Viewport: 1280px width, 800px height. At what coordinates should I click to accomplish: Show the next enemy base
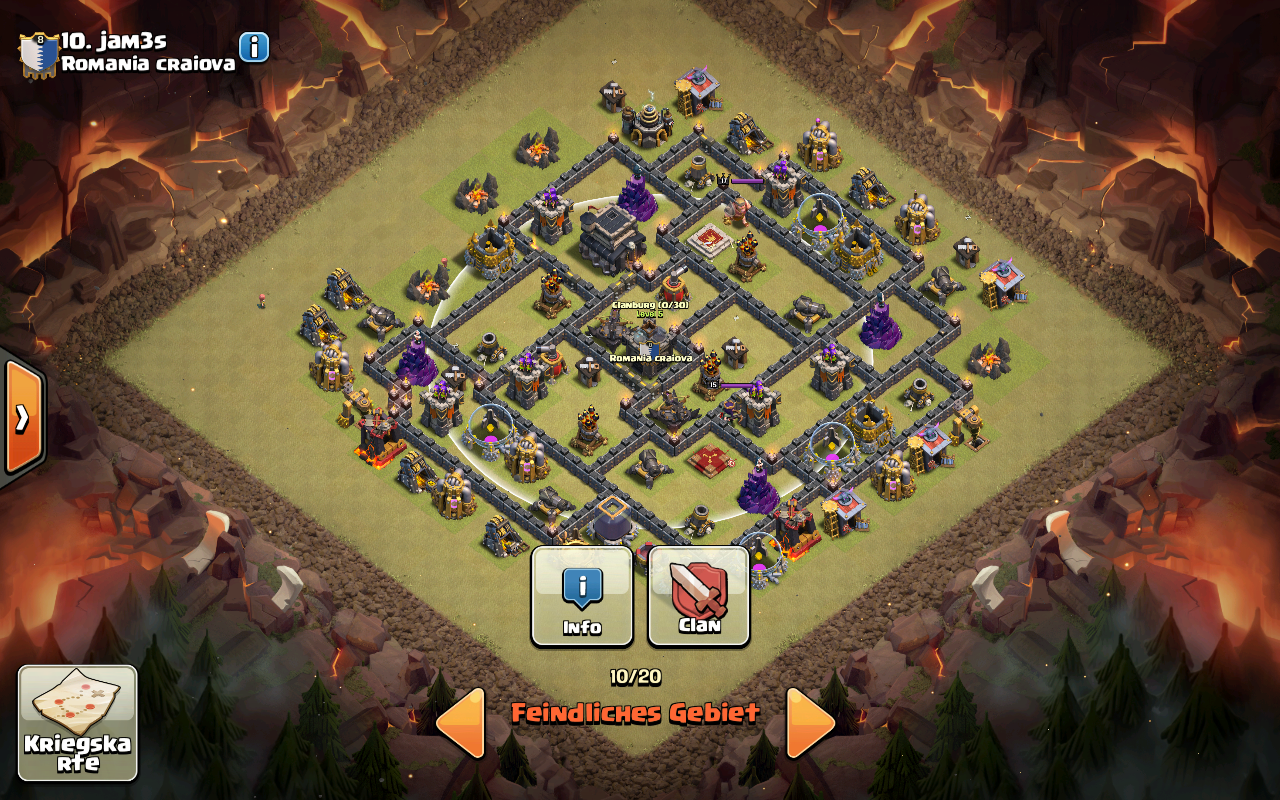pos(810,722)
